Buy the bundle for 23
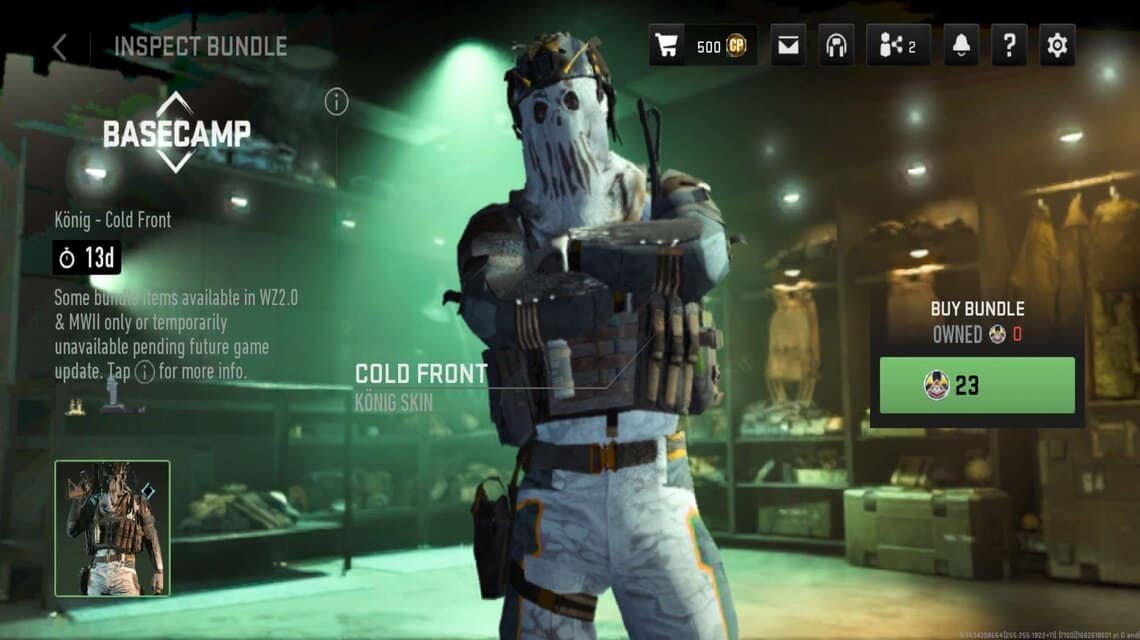This screenshot has width=1140, height=640. [x=977, y=385]
